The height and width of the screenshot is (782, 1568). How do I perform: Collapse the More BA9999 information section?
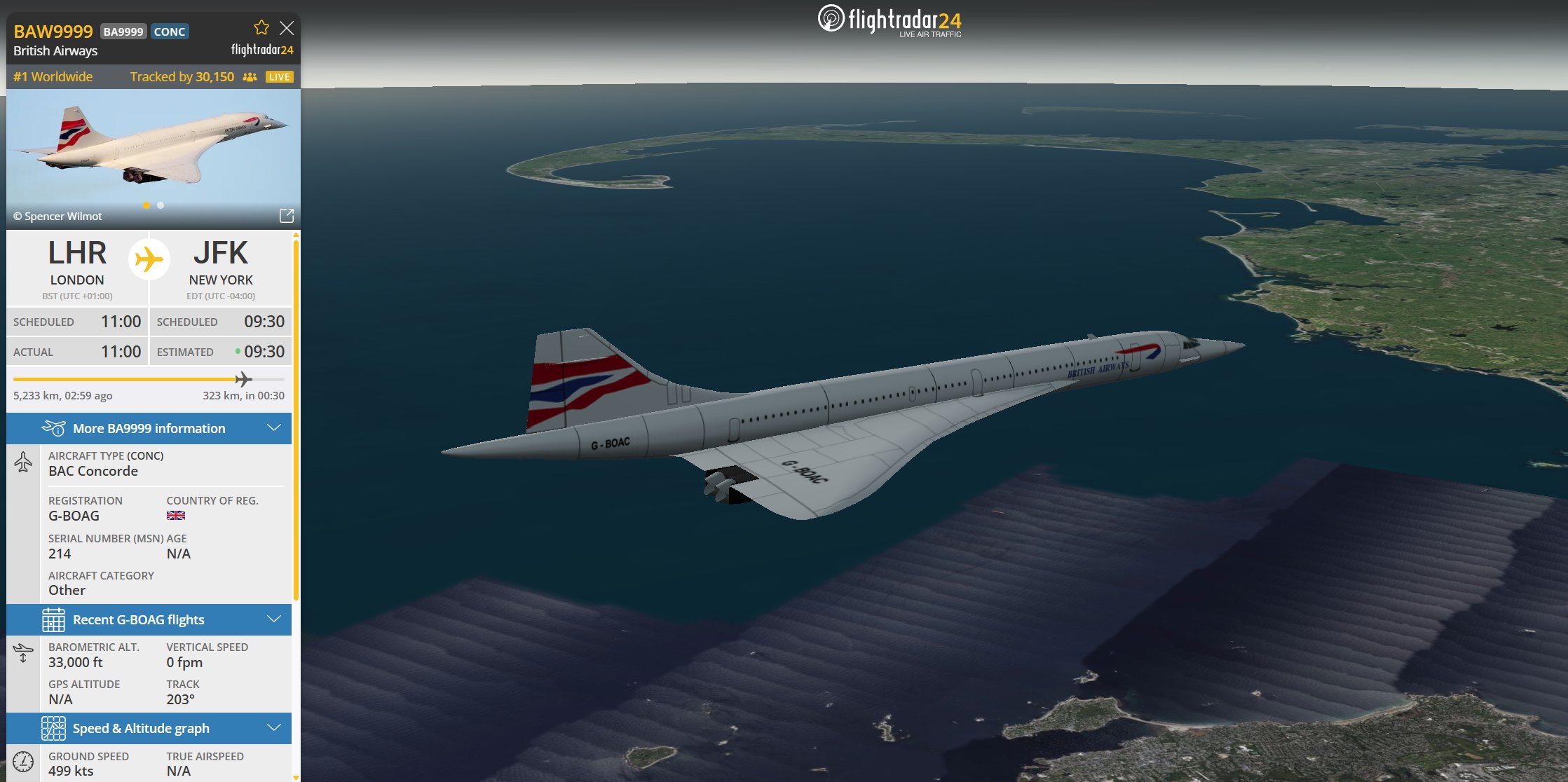[x=273, y=428]
